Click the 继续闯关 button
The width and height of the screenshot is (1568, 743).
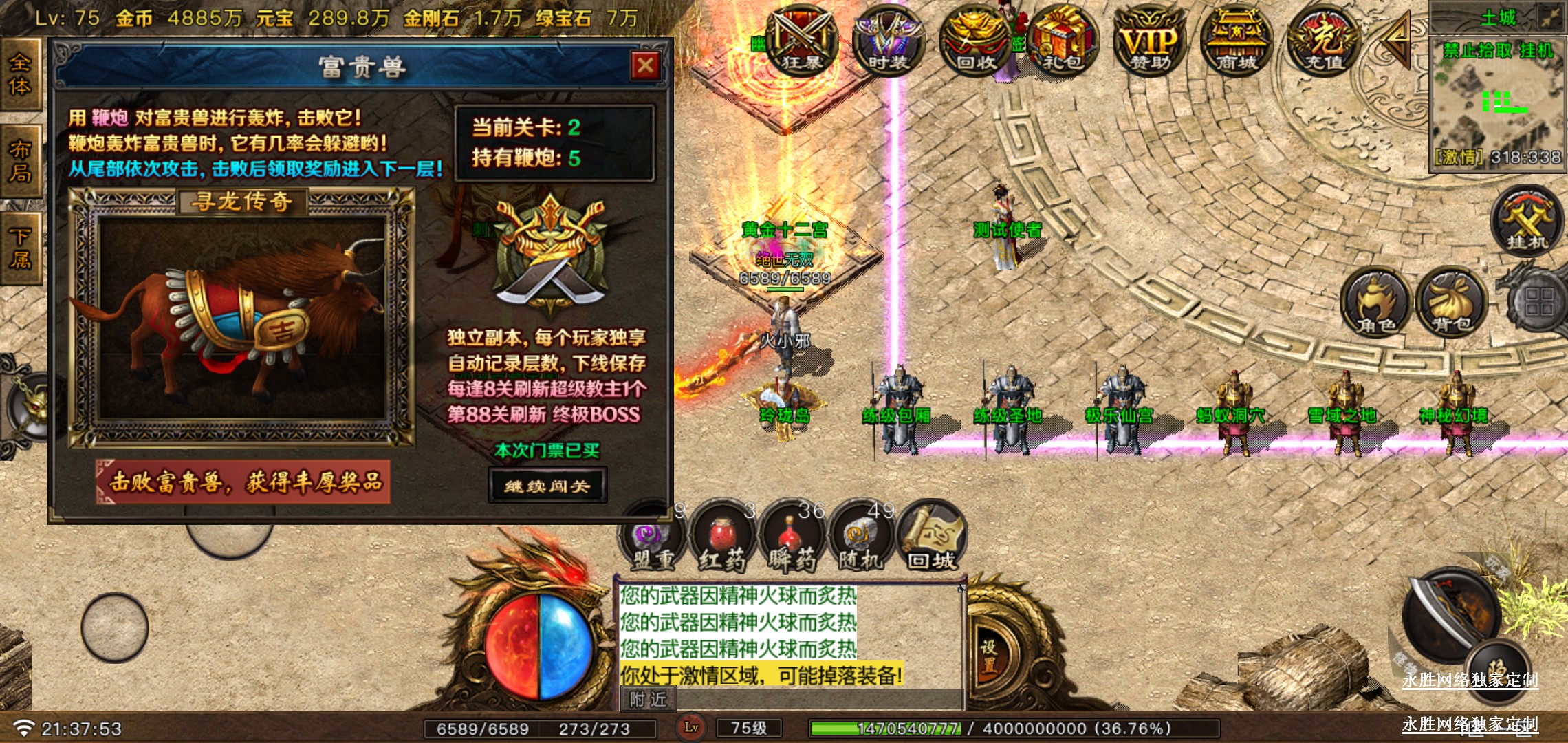[547, 486]
